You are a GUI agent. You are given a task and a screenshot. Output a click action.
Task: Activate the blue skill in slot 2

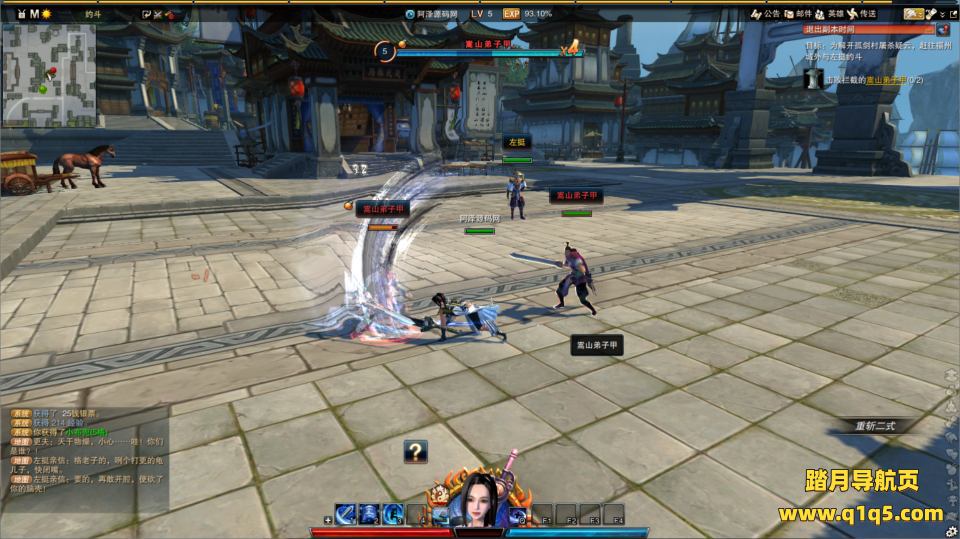(x=369, y=515)
